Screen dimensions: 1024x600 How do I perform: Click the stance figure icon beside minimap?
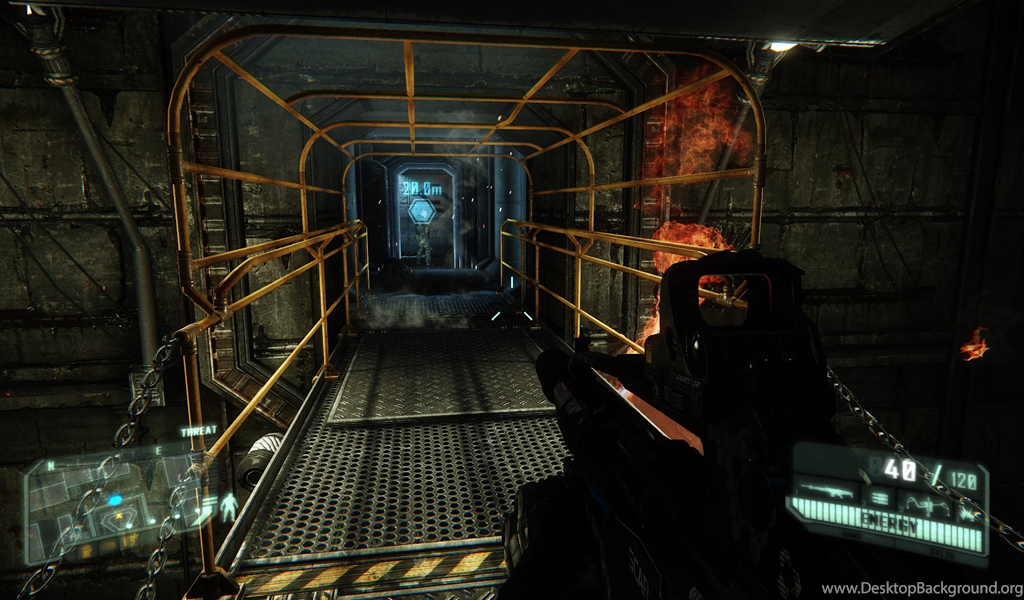[x=228, y=506]
